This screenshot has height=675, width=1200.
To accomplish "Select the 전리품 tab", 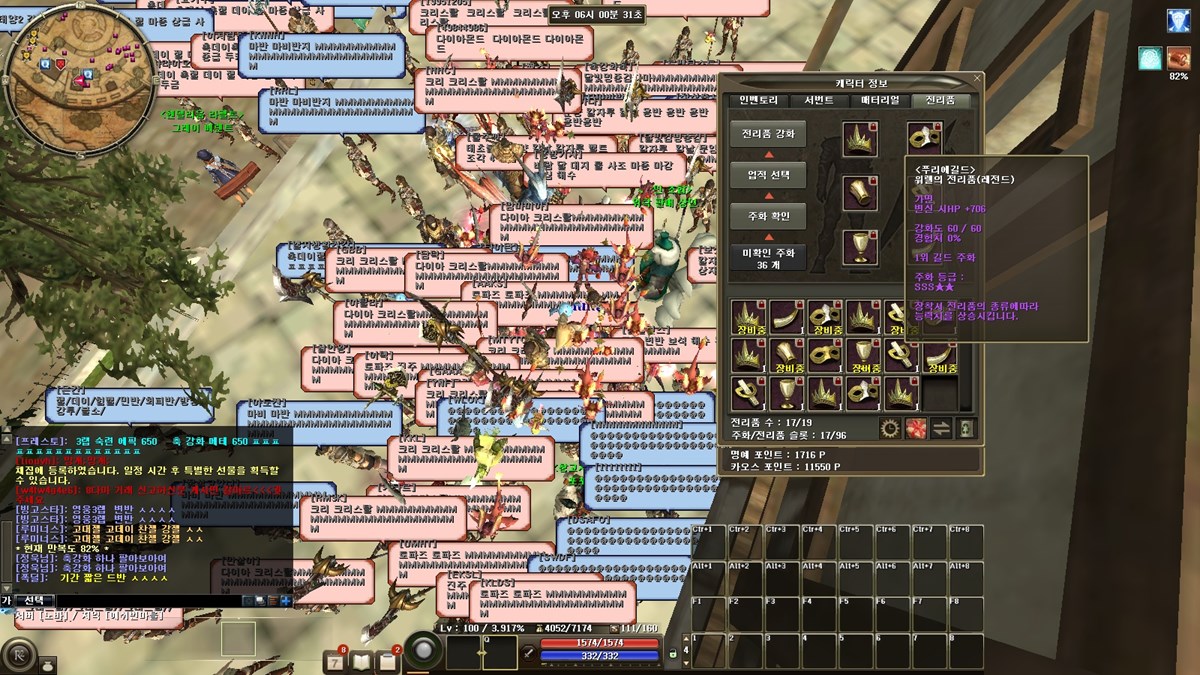I will pos(941,100).
